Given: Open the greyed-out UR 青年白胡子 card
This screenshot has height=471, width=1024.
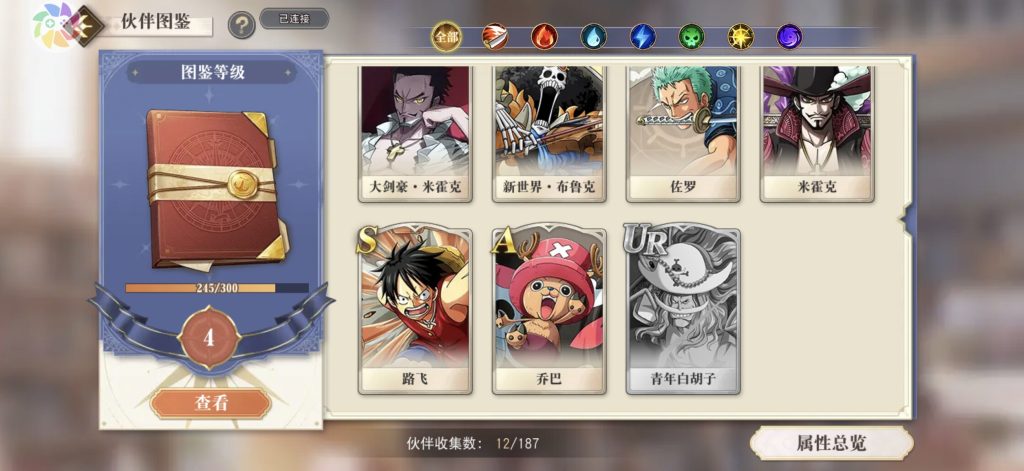Looking at the screenshot, I should coord(683,312).
